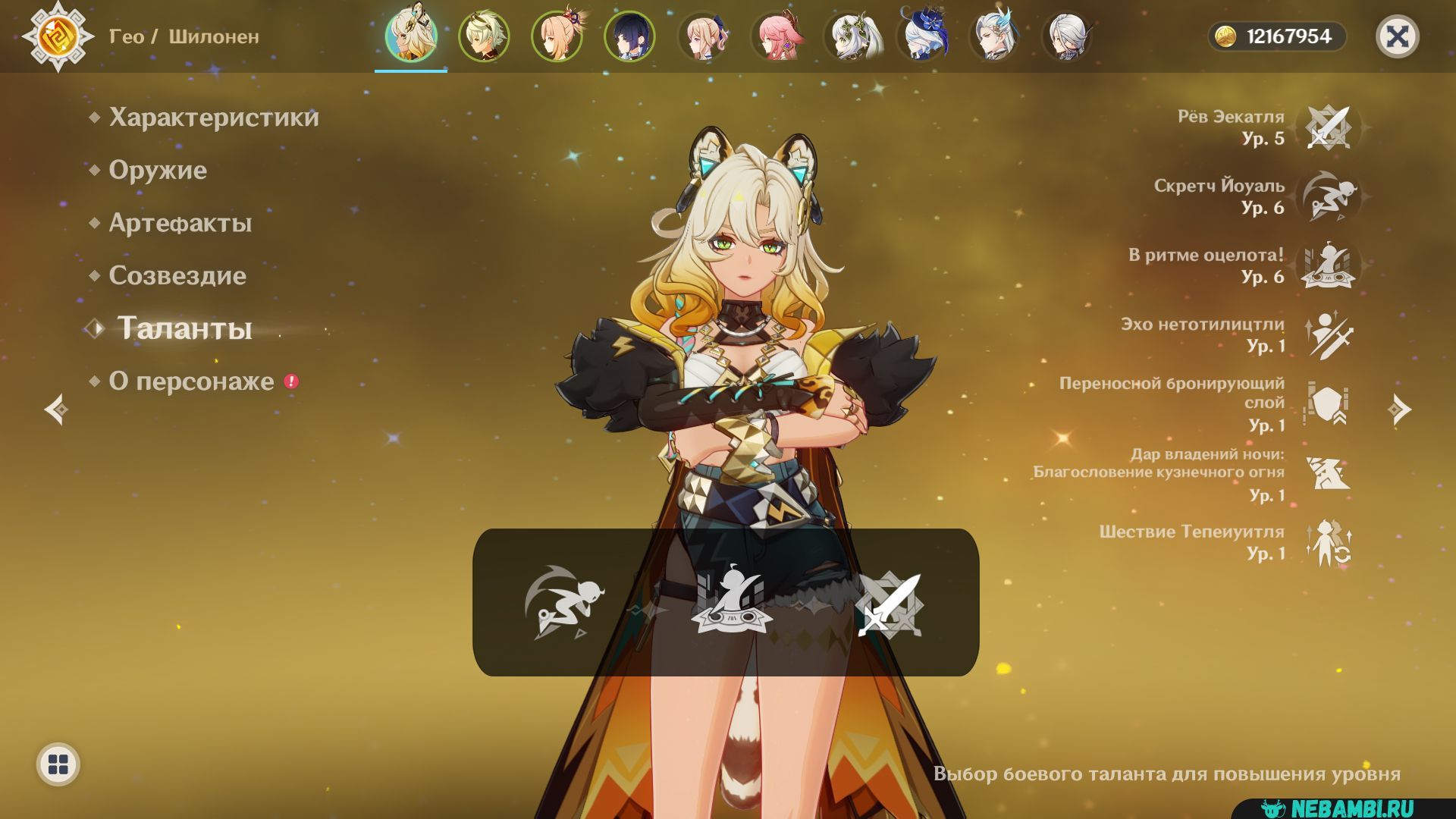Image resolution: width=1456 pixels, height=819 pixels.
Task: Open the Шествие Тепеиуитля talent
Action: pos(1329,543)
